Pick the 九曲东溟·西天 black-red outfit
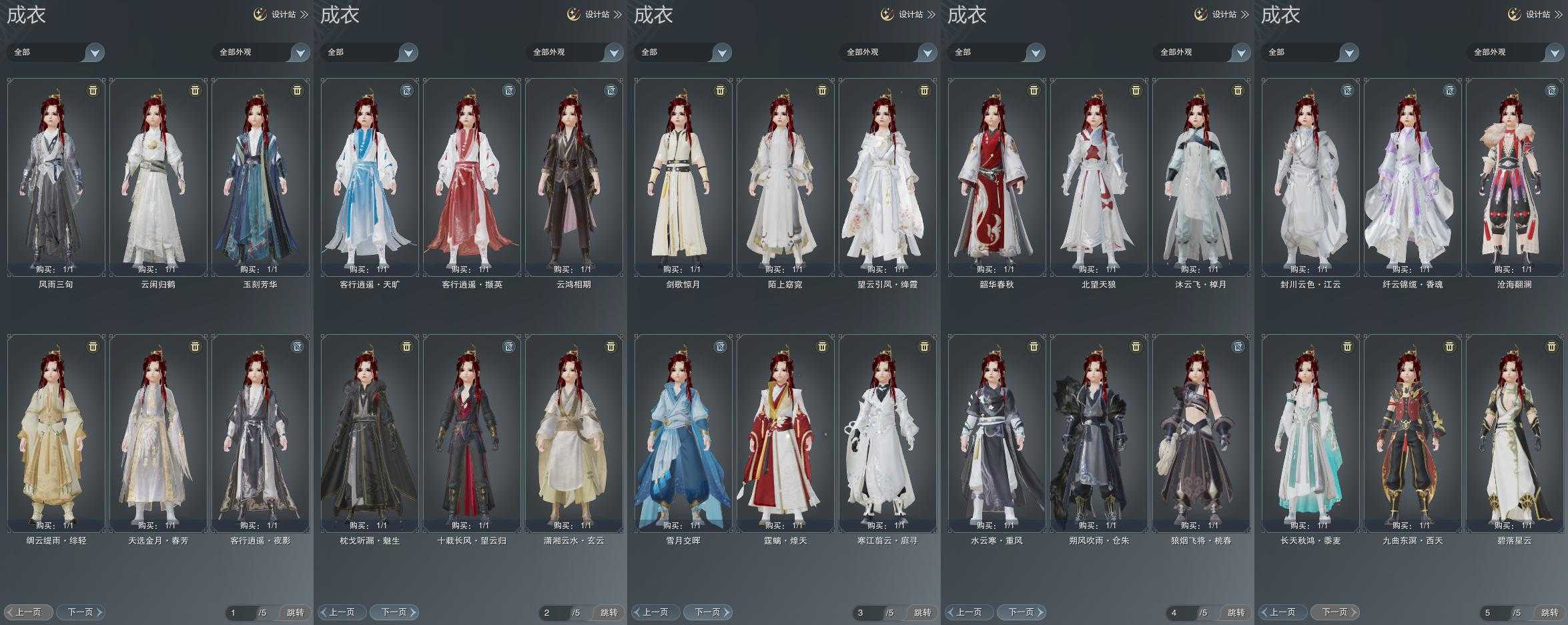This screenshot has width=1568, height=625. click(x=1413, y=433)
